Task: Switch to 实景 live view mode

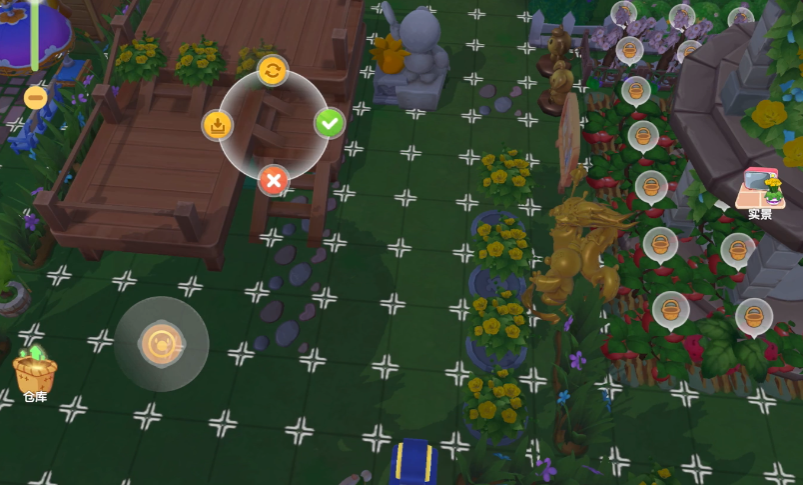Action: pos(760,192)
